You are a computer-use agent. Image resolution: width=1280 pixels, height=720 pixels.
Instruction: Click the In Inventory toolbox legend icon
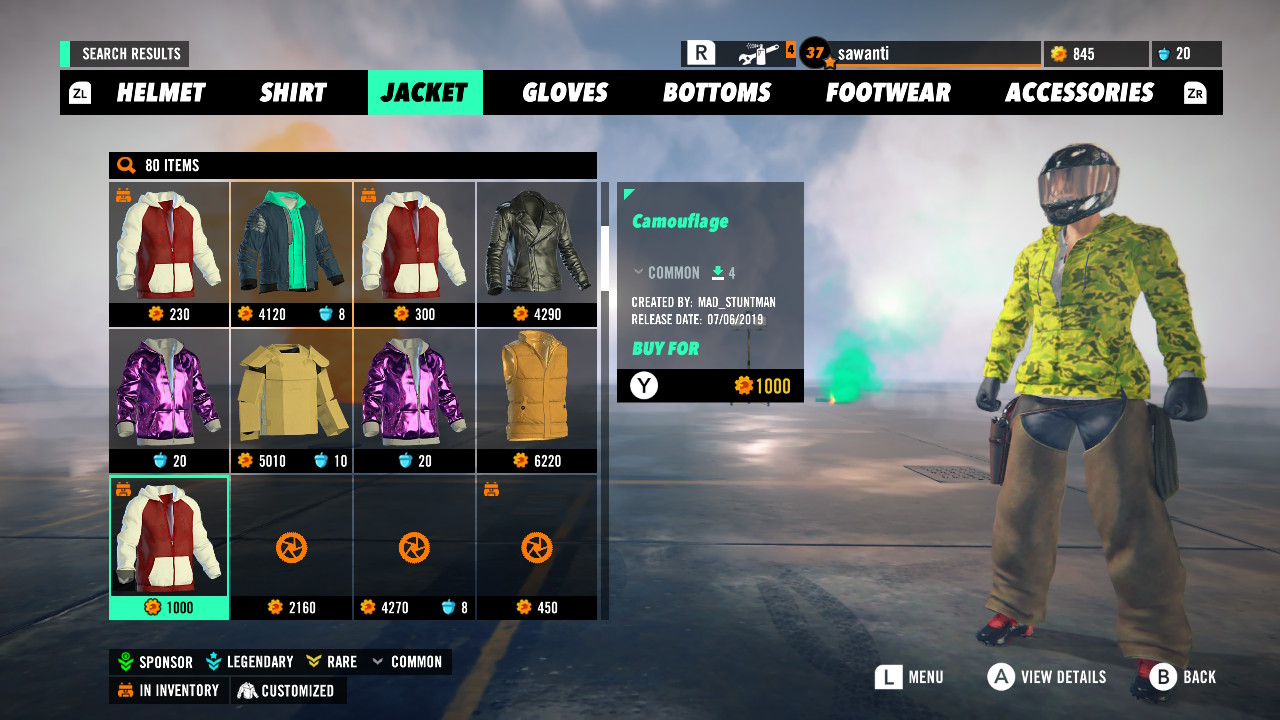126,690
